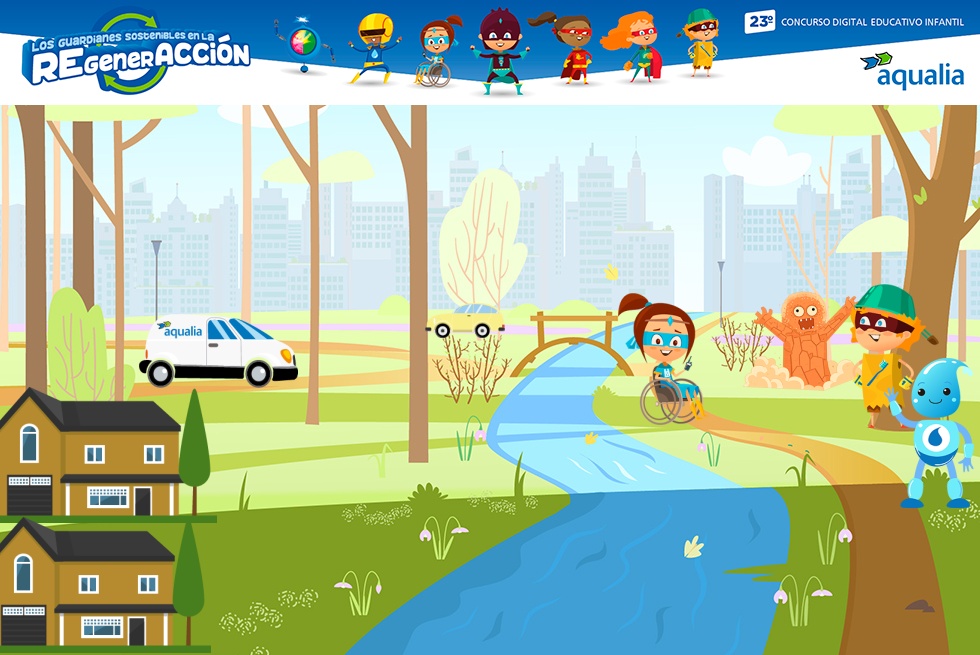This screenshot has height=655, width=980.
Task: Click the REgenerACCIÓN game logo
Action: point(137,55)
